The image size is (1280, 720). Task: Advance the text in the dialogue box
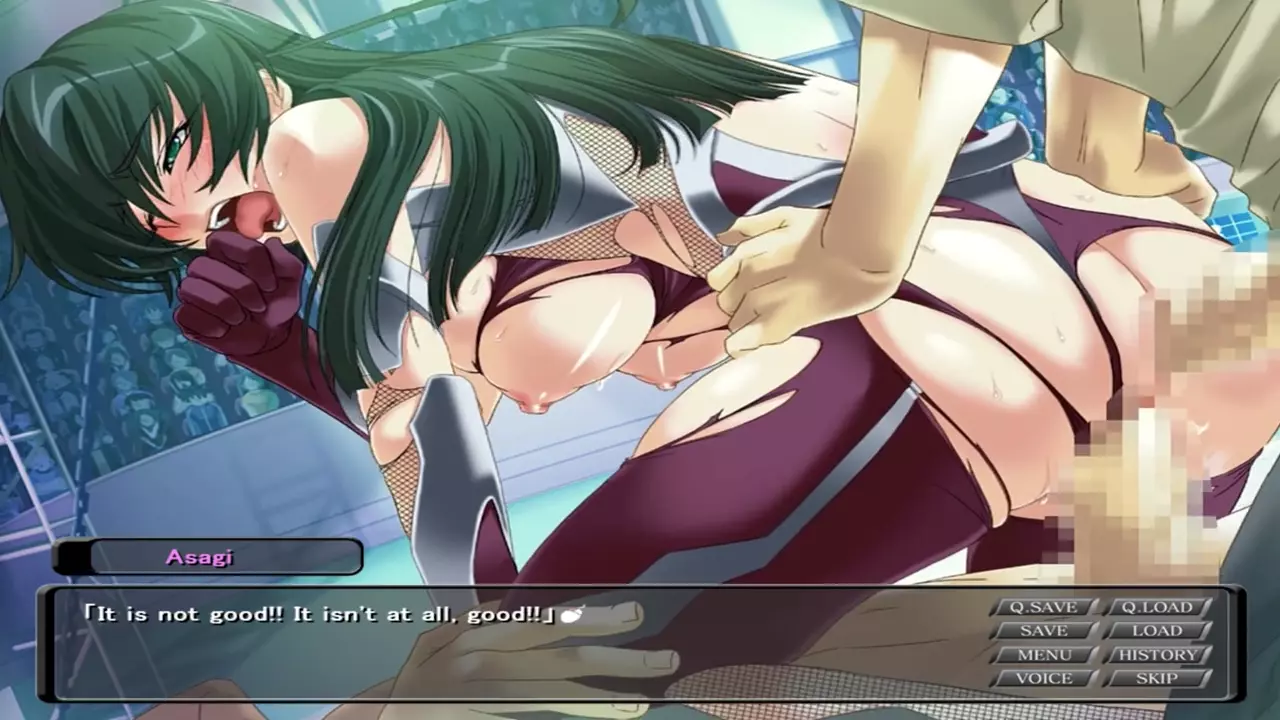coord(500,650)
